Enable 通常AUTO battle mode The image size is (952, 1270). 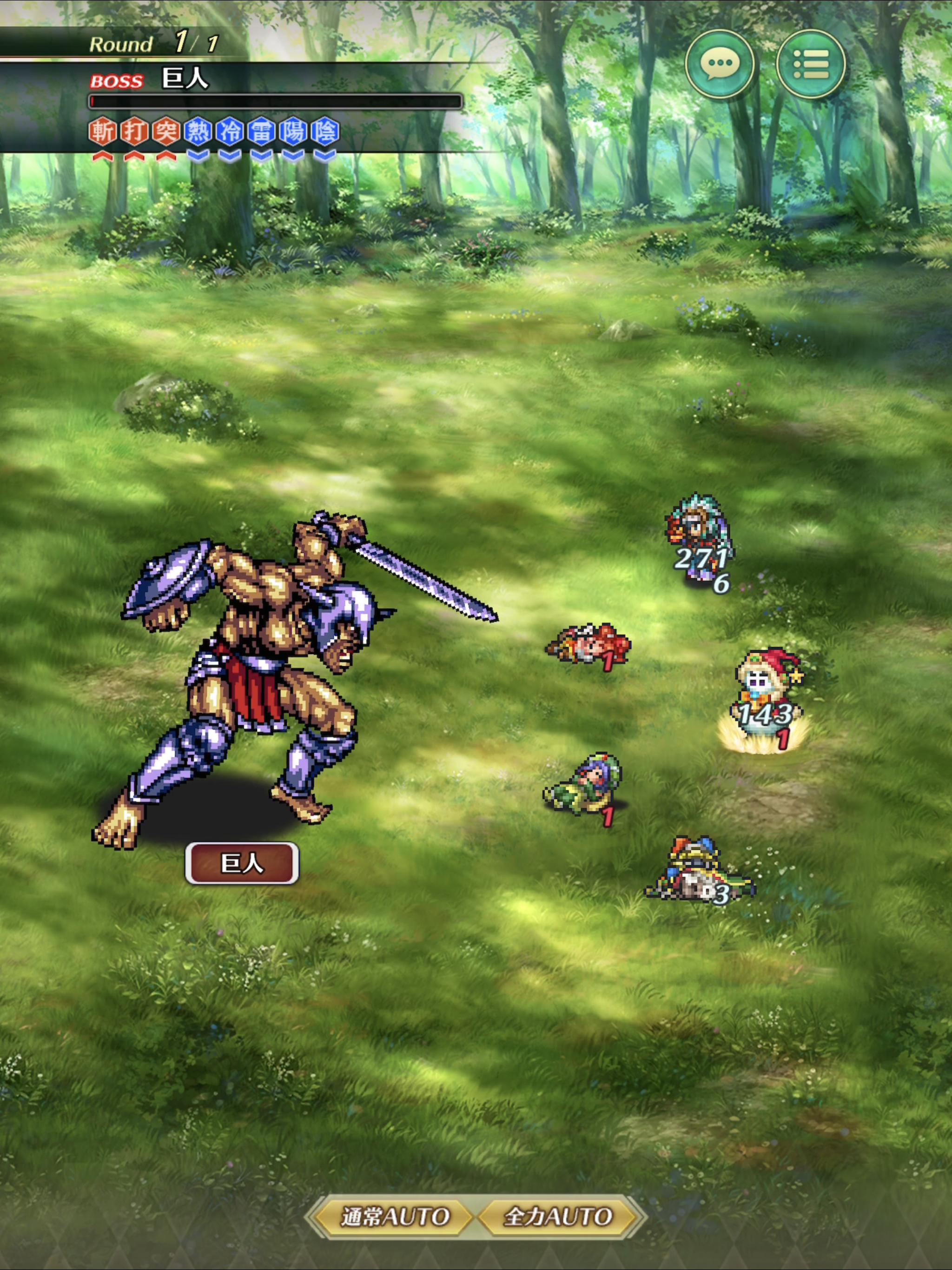(395, 1216)
